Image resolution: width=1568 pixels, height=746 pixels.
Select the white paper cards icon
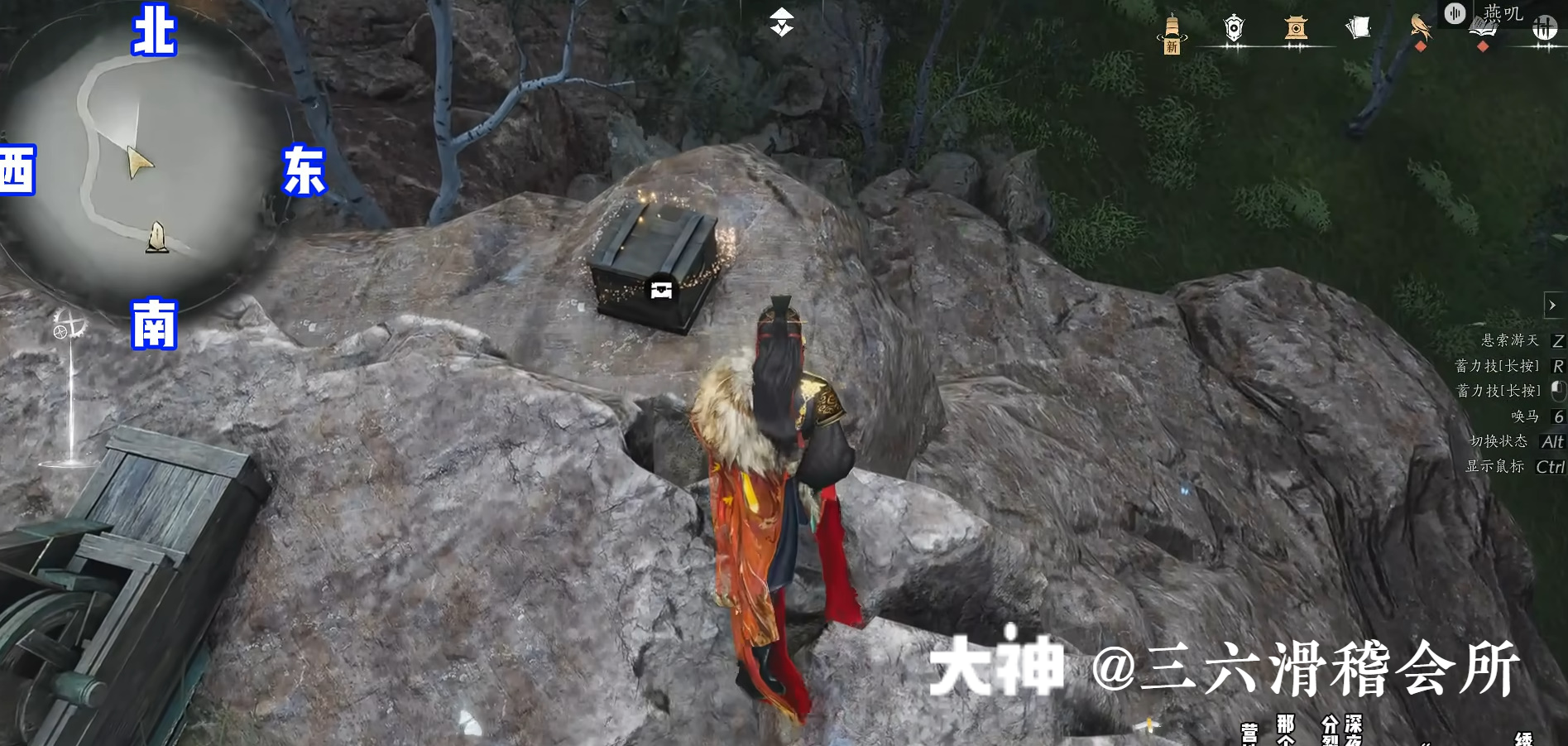tap(1357, 26)
